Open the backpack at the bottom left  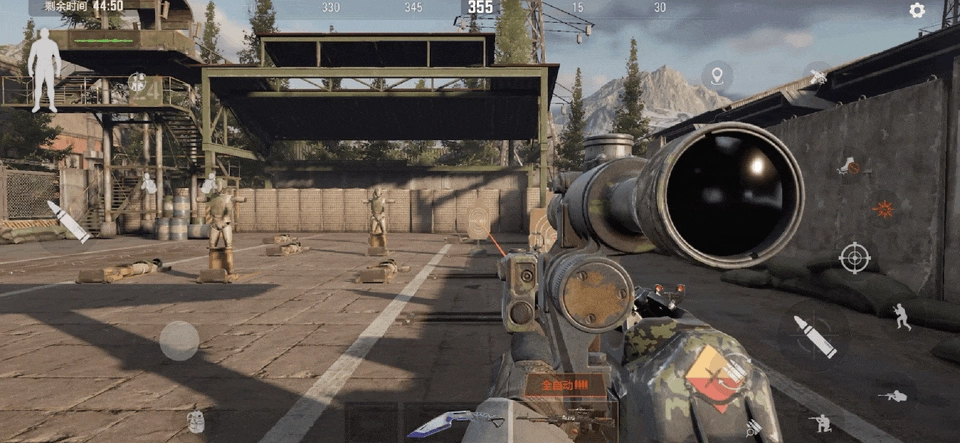click(x=196, y=421)
